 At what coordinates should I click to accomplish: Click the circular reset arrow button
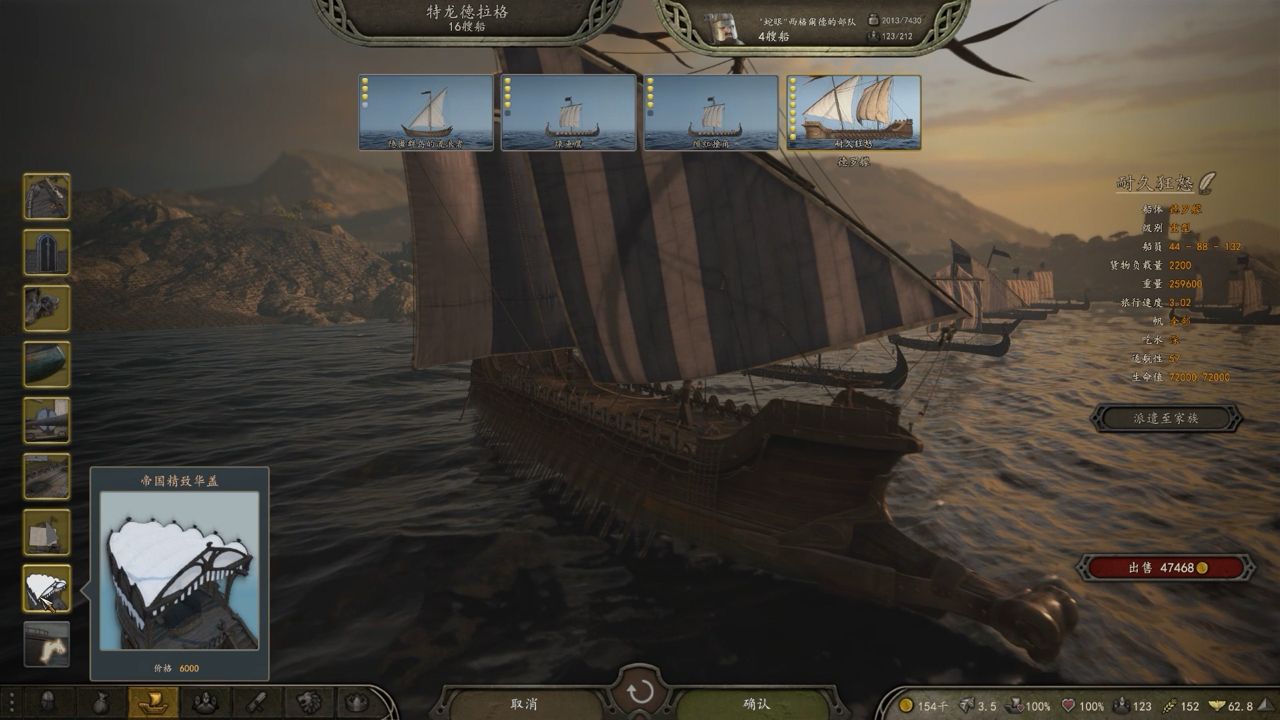(x=641, y=692)
